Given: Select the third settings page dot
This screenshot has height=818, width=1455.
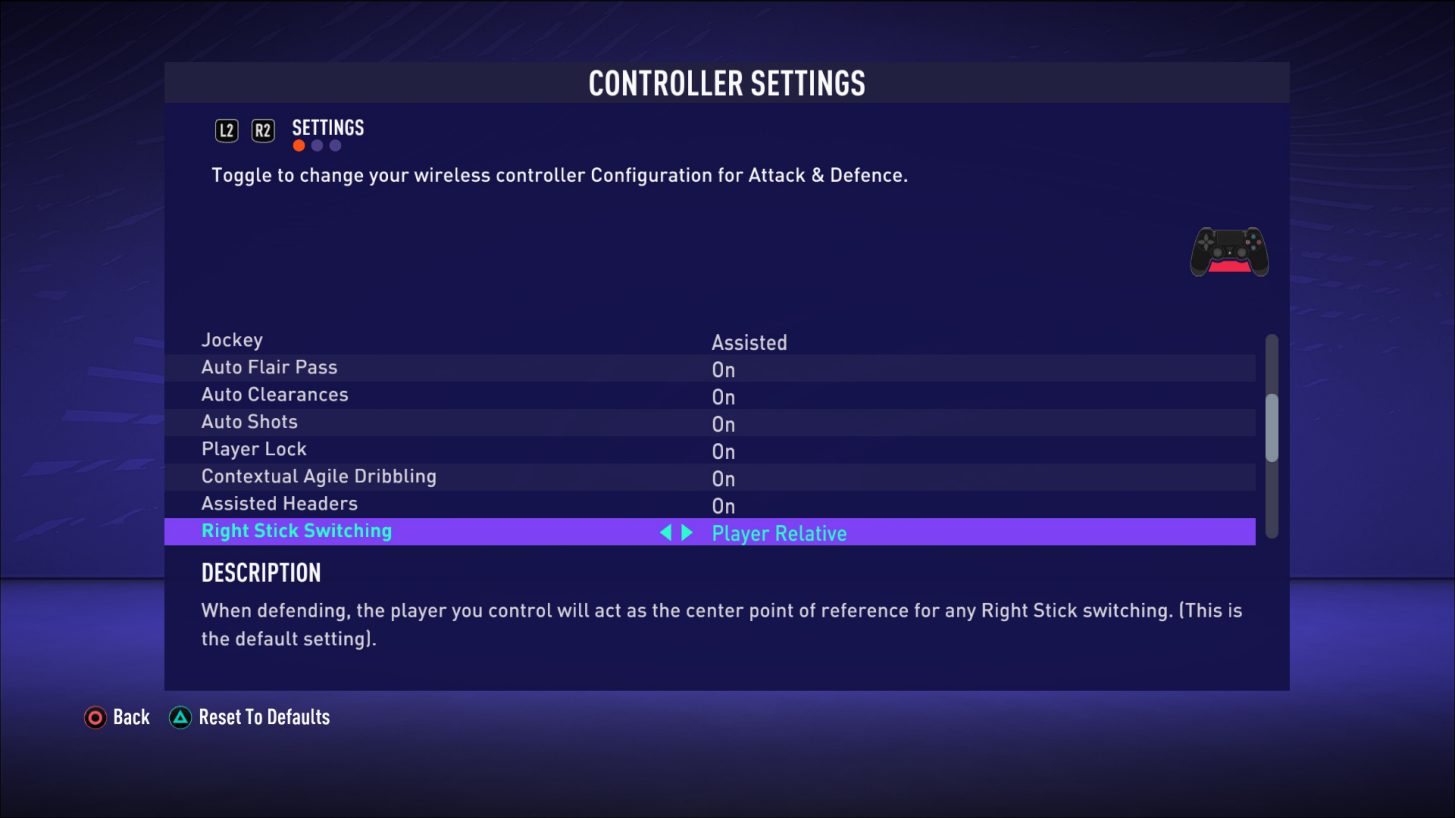Looking at the screenshot, I should coord(334,145).
